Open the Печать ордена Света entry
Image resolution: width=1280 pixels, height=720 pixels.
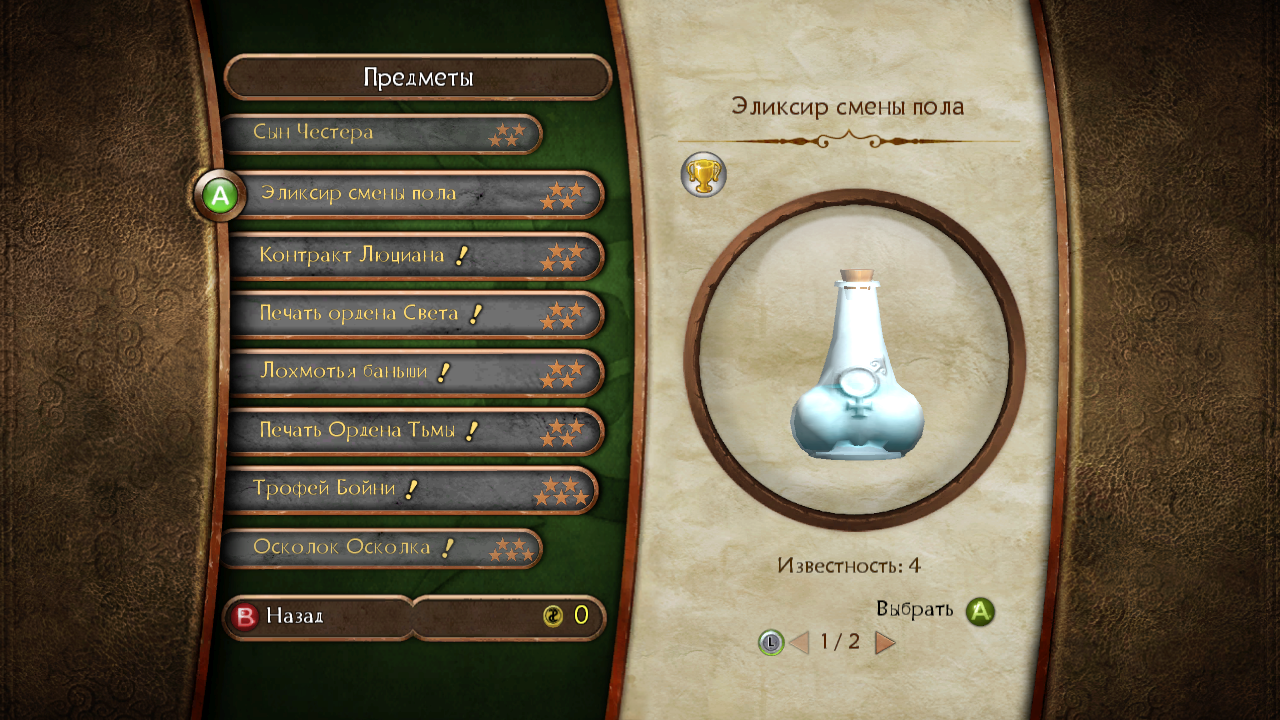[x=415, y=314]
